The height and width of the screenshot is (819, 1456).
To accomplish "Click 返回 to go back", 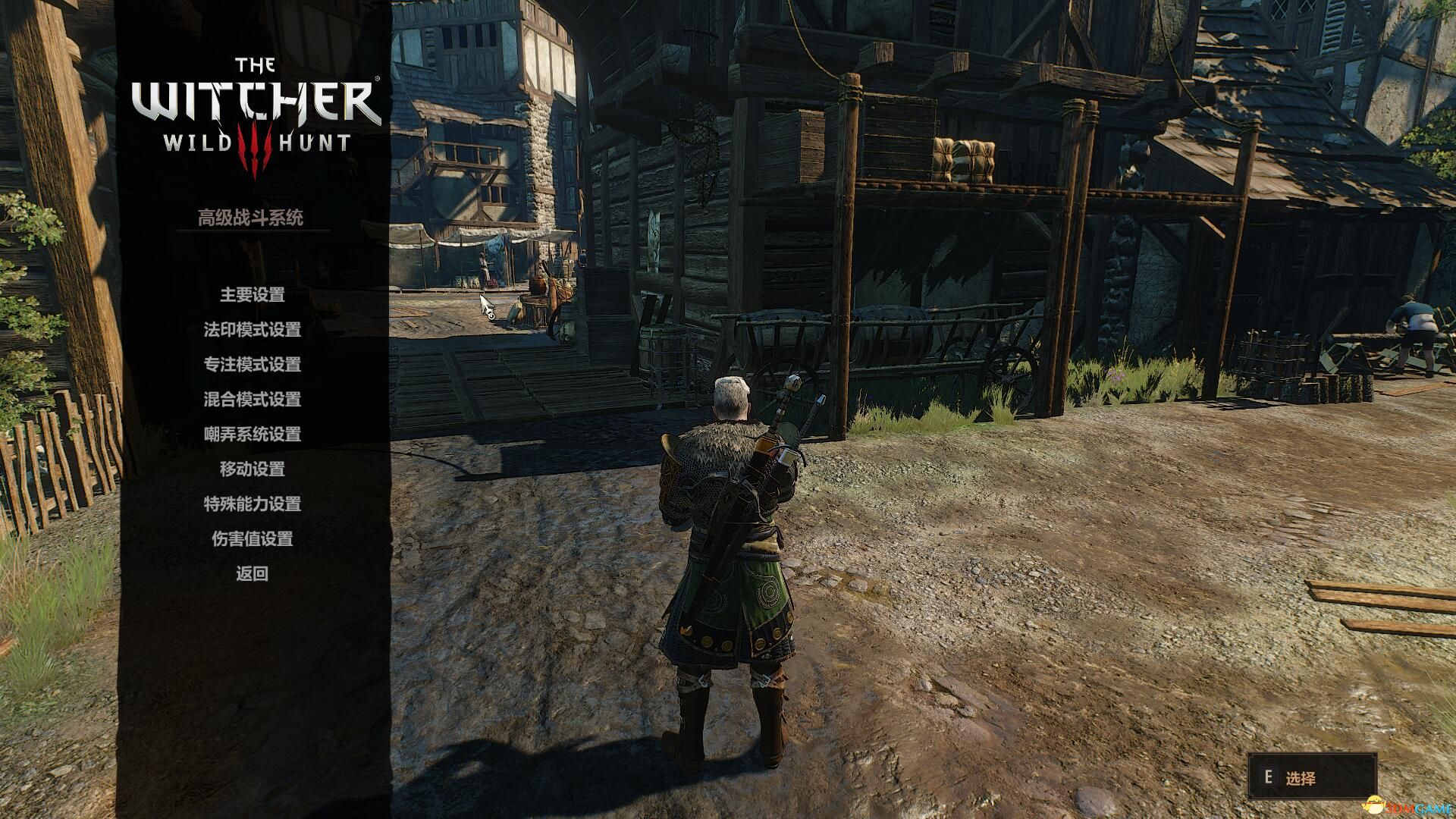I will (252, 574).
